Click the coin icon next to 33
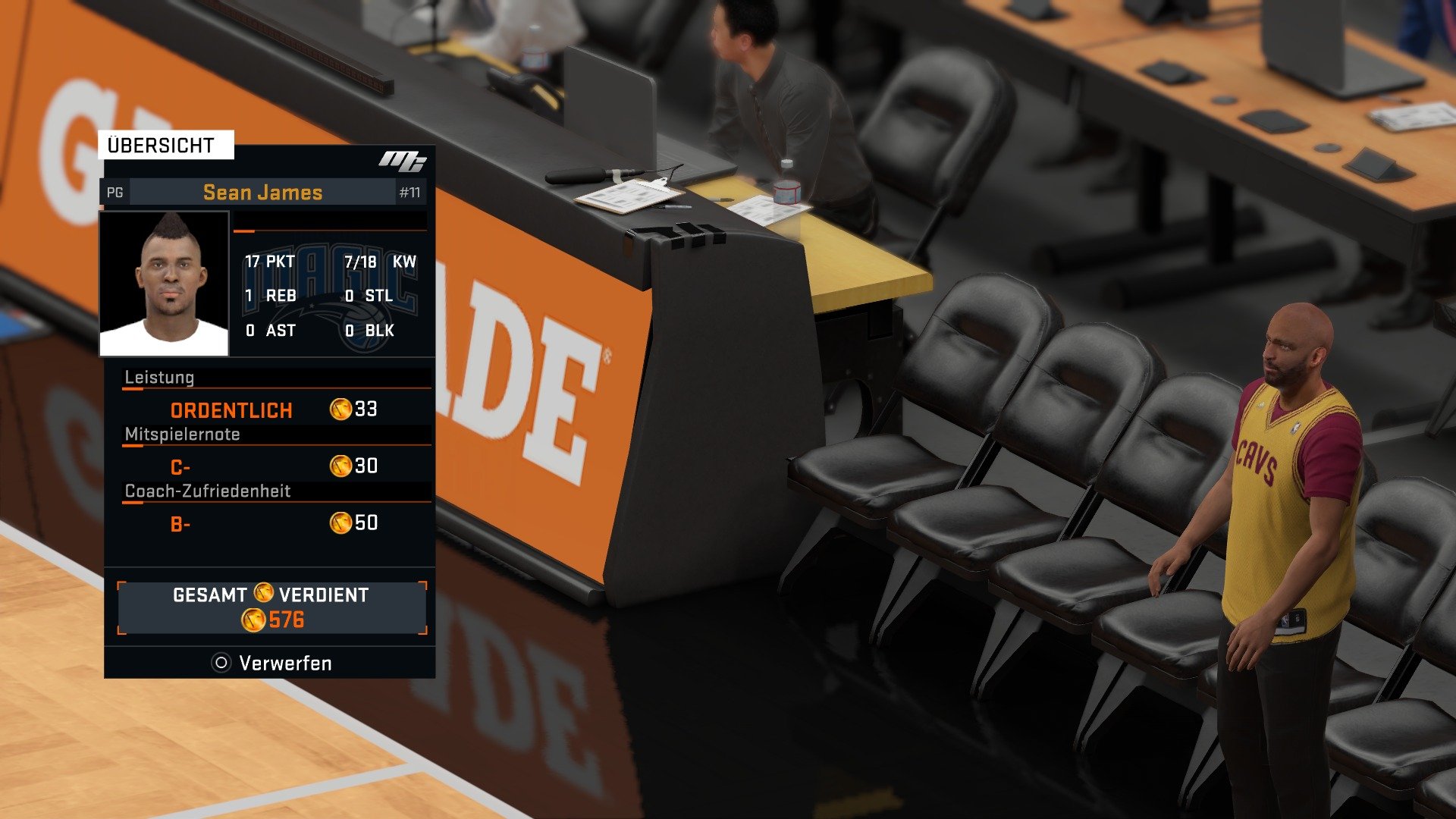 [340, 409]
